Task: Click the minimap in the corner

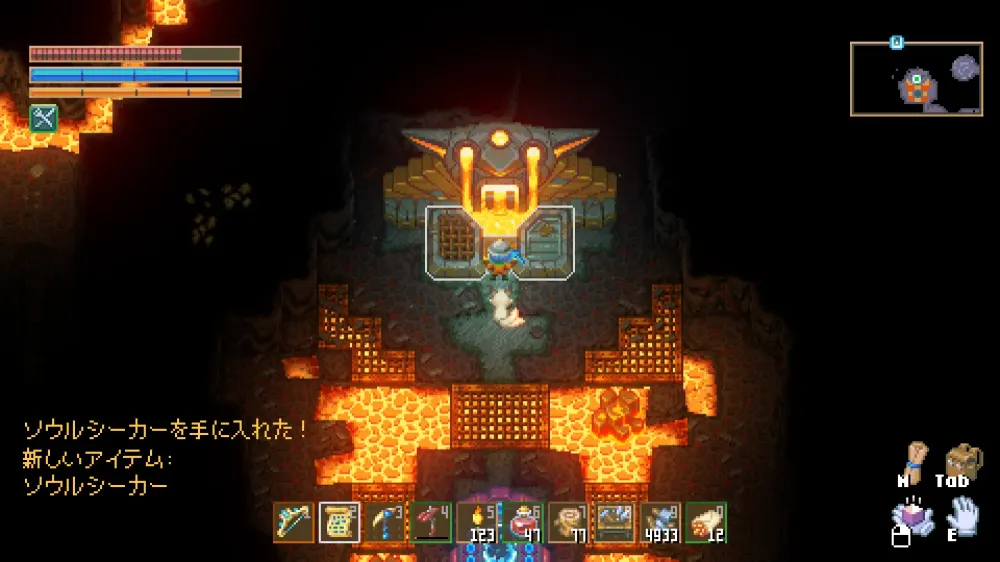Action: 916,79
